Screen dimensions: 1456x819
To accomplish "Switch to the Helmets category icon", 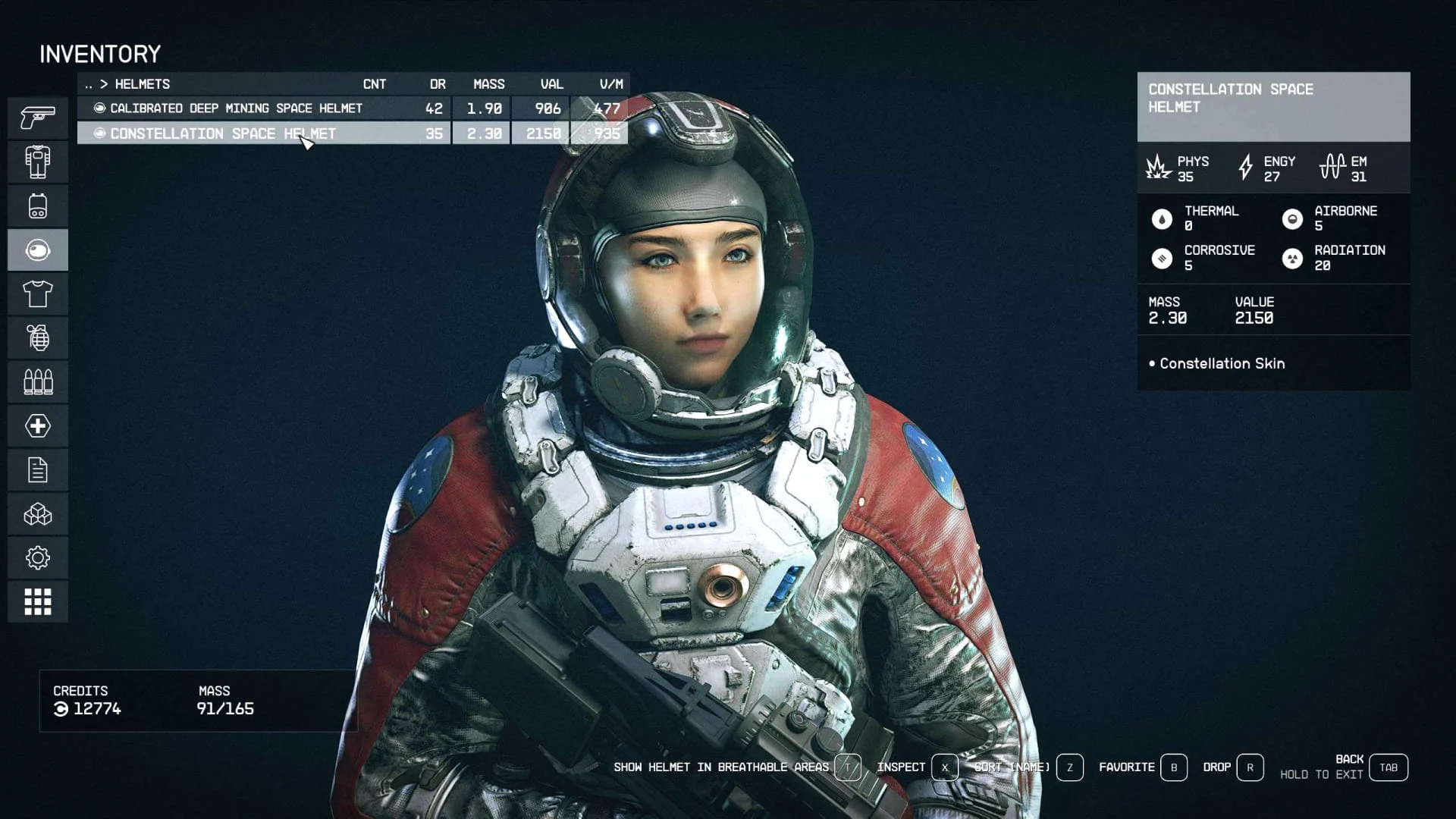I will [38, 249].
